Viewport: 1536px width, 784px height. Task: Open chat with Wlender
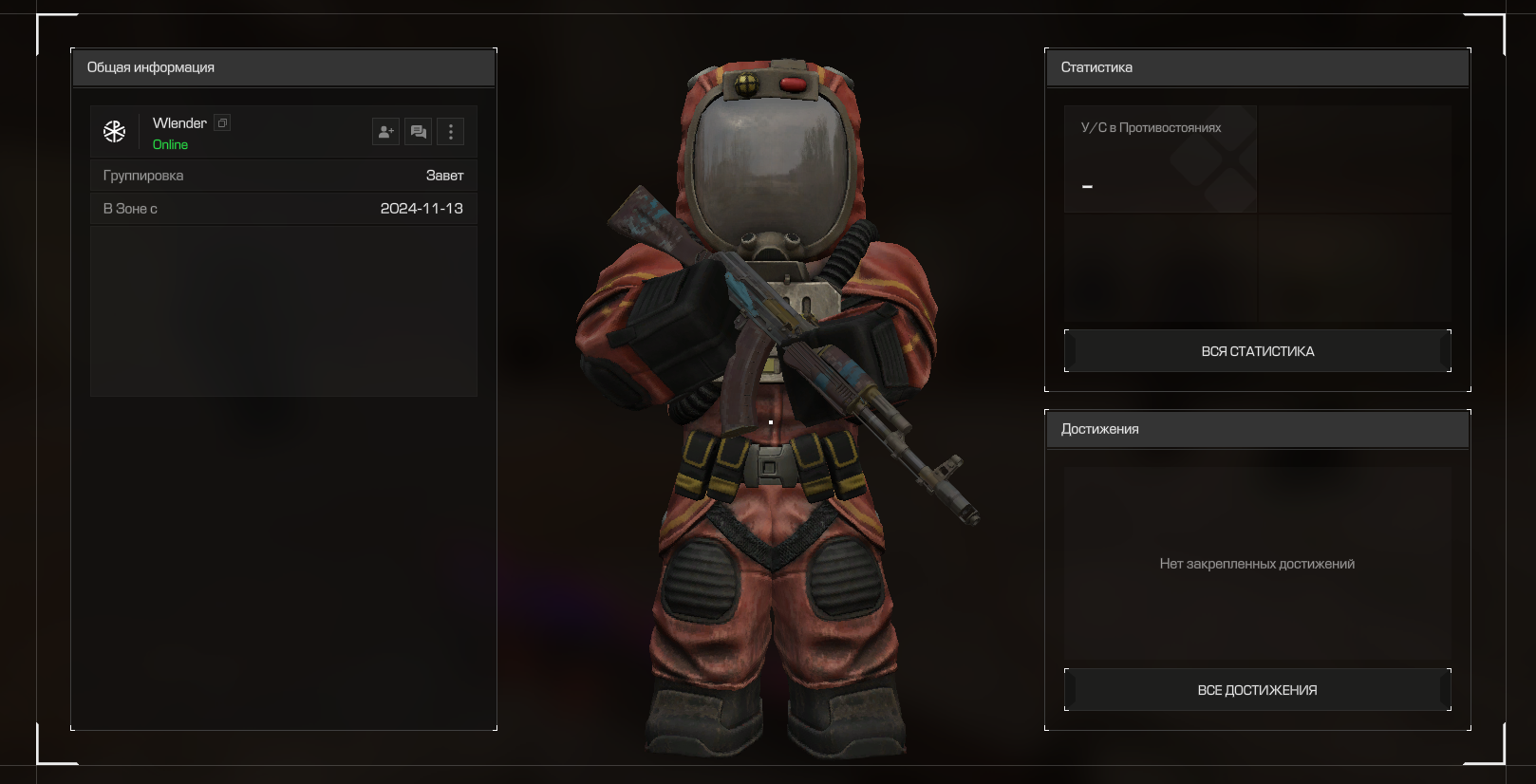click(x=418, y=132)
